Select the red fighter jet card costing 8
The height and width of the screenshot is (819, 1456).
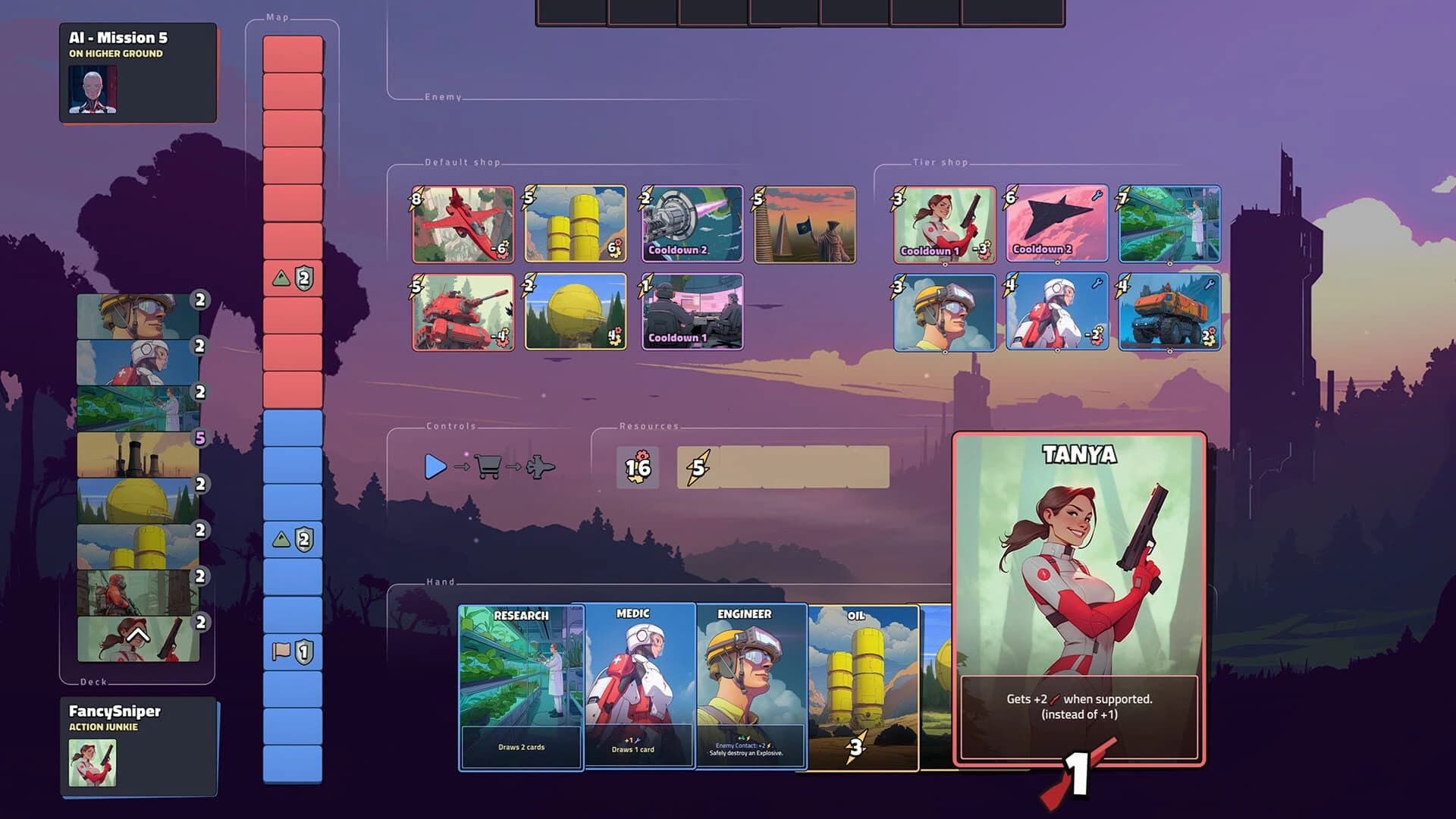[463, 224]
